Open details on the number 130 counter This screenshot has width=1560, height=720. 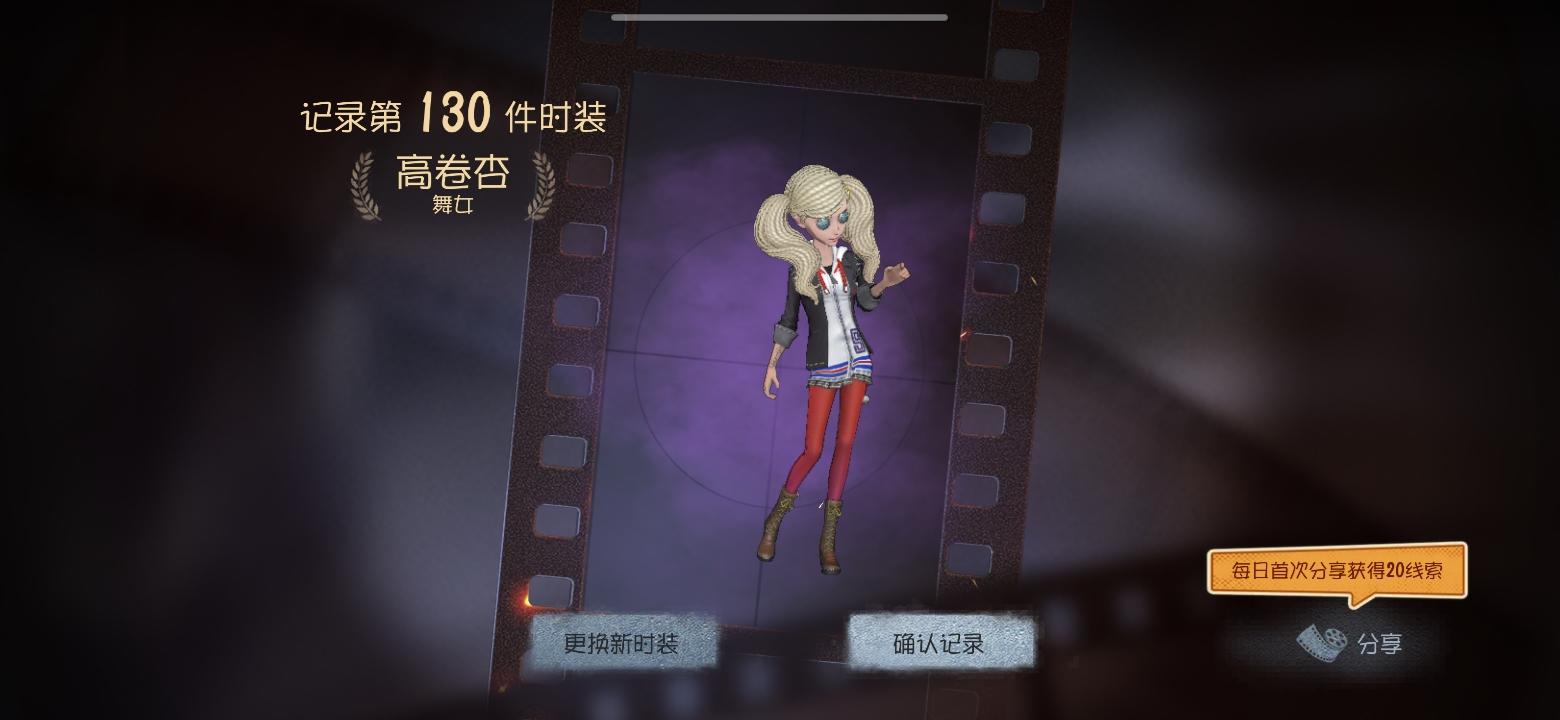click(x=455, y=115)
